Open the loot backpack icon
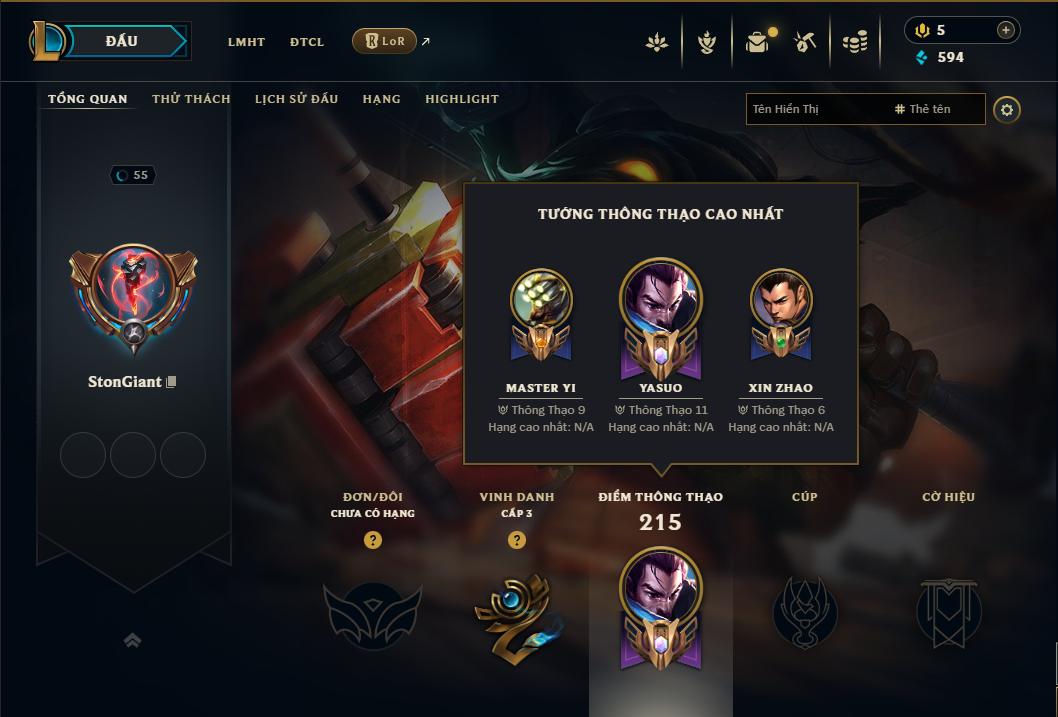Viewport: 1058px width, 717px height. pos(757,42)
